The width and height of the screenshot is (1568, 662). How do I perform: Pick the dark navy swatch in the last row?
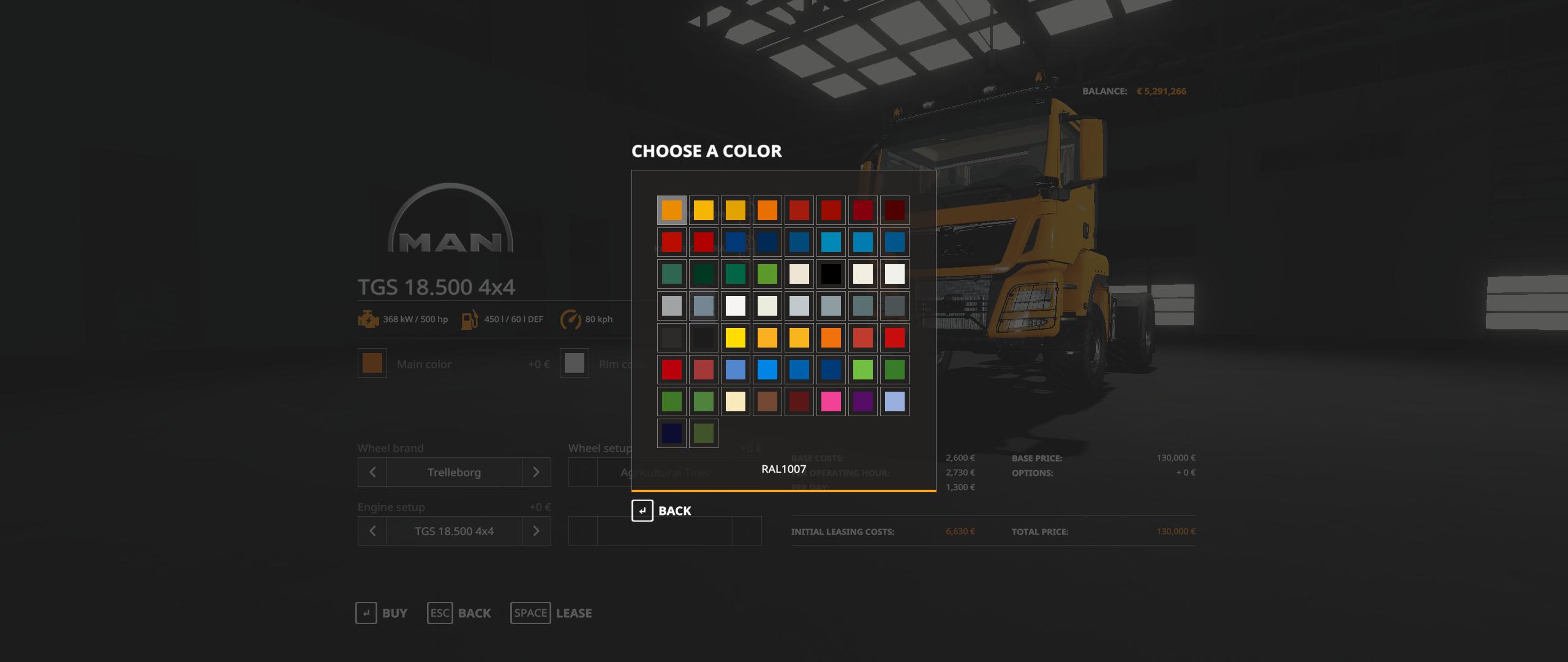click(671, 433)
